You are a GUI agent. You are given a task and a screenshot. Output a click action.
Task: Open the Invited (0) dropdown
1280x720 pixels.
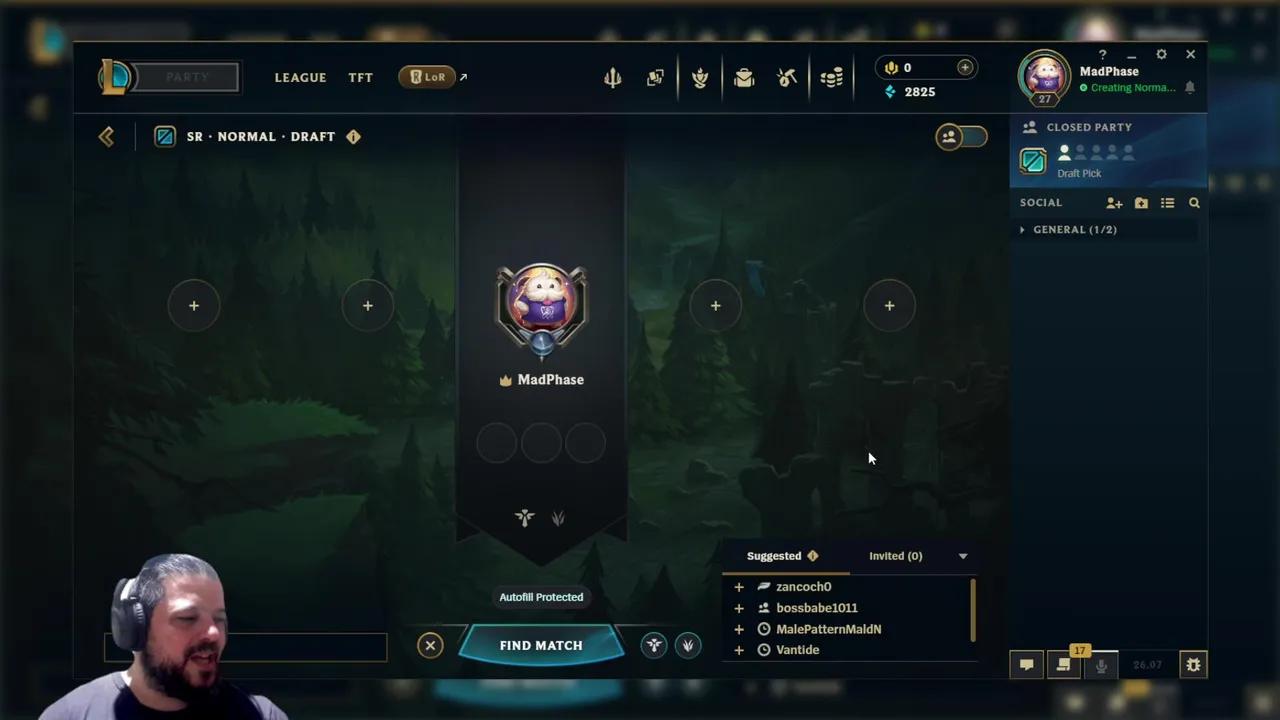tap(896, 555)
